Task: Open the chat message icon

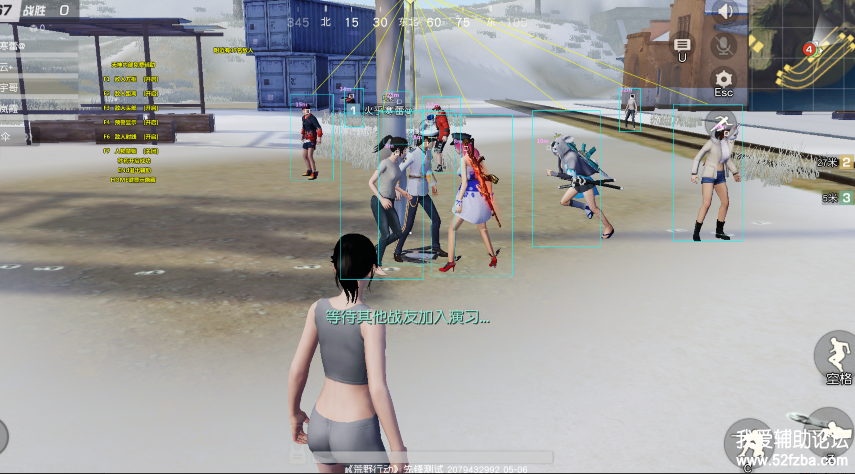Action: click(683, 45)
